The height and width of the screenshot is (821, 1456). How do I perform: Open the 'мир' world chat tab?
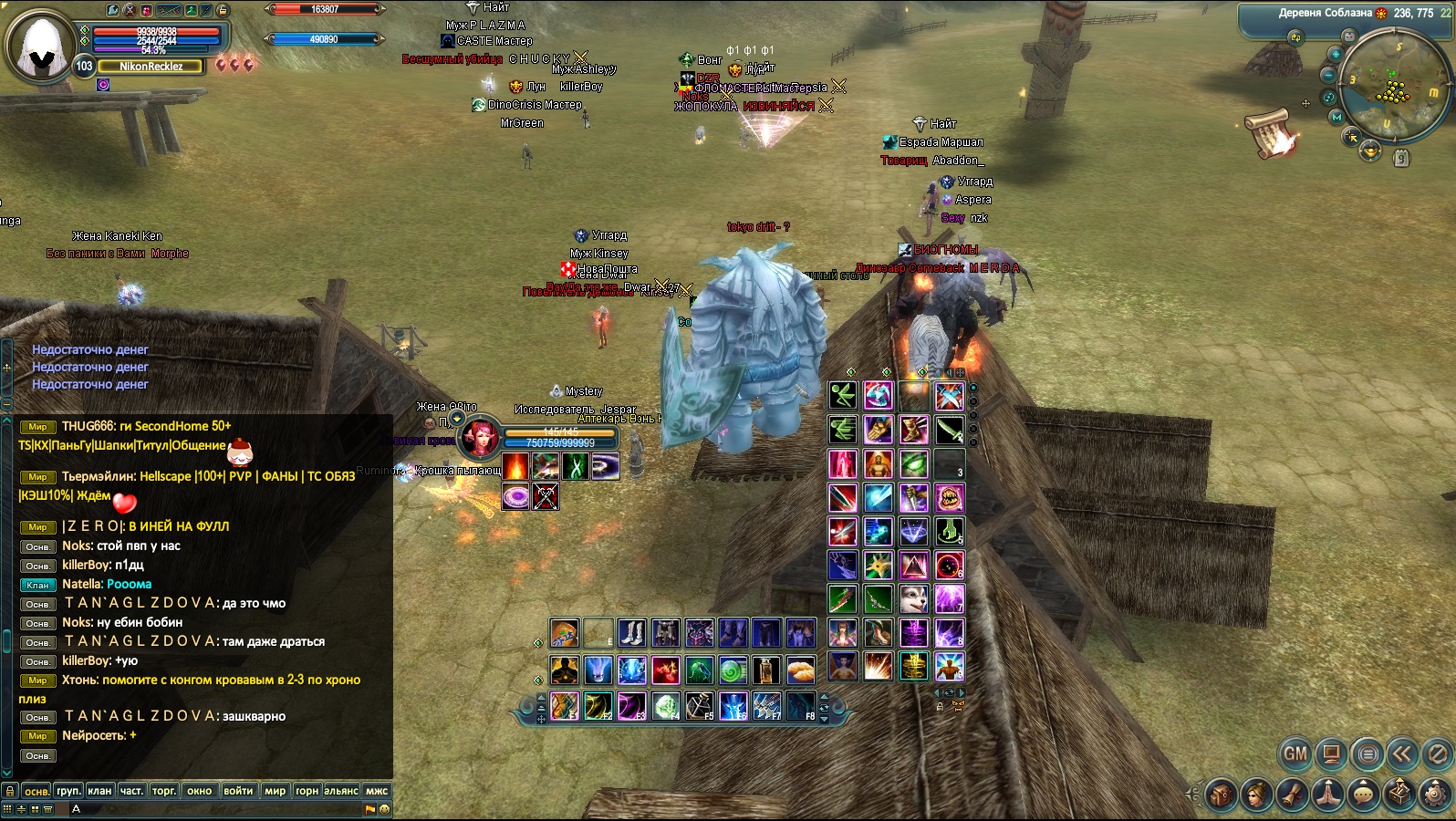[x=275, y=791]
